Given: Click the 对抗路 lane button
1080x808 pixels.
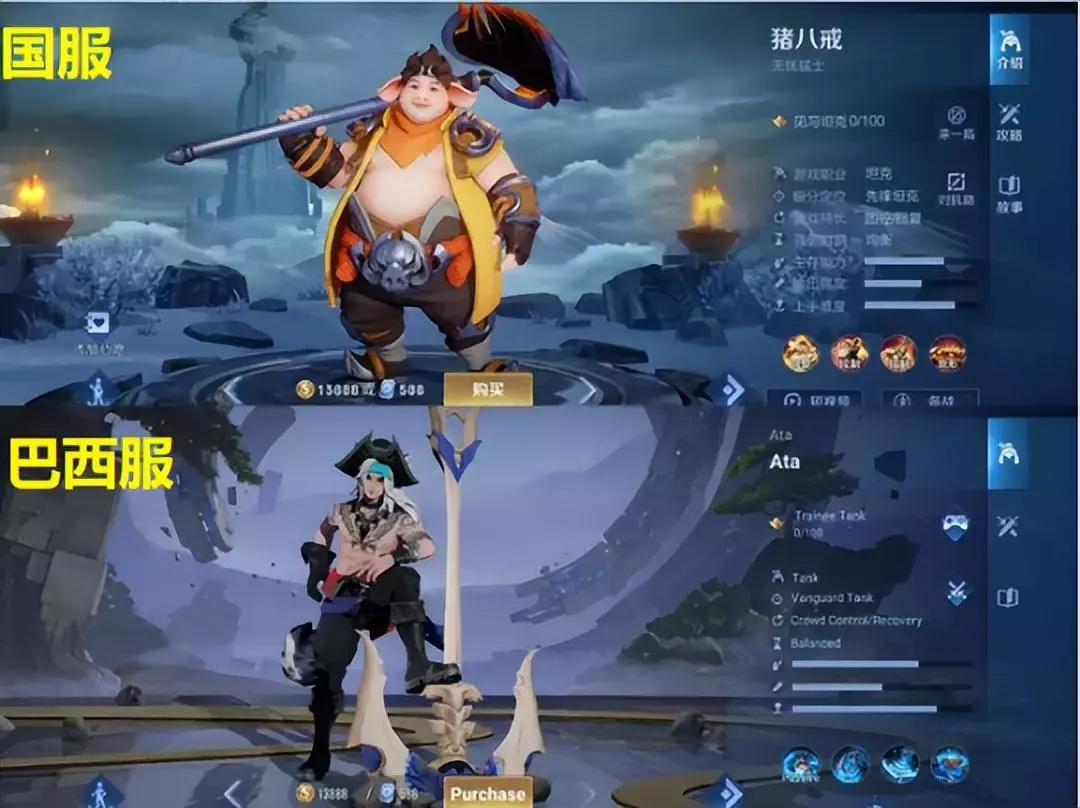Looking at the screenshot, I should [956, 189].
